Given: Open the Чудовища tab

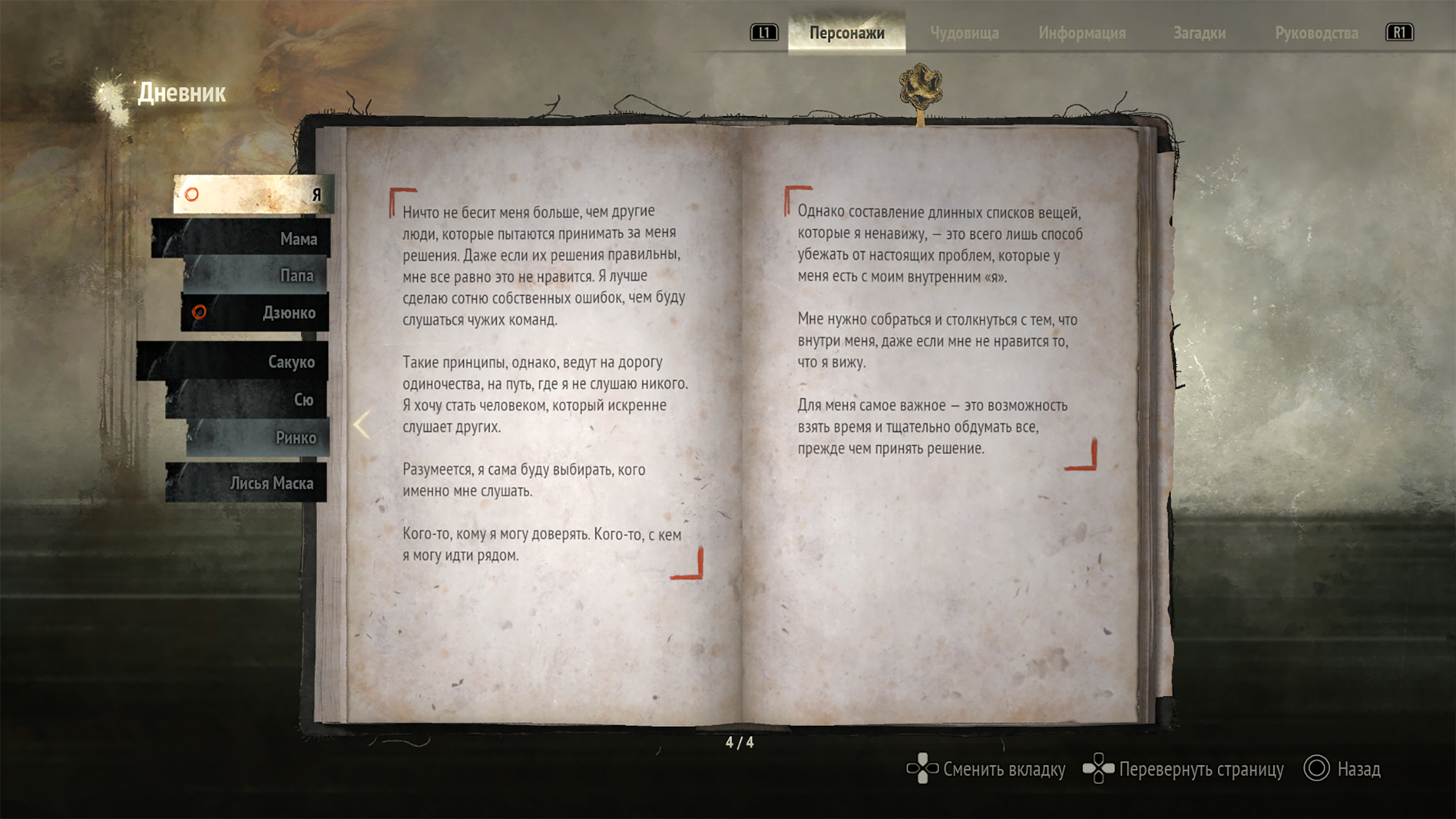Looking at the screenshot, I should (964, 33).
